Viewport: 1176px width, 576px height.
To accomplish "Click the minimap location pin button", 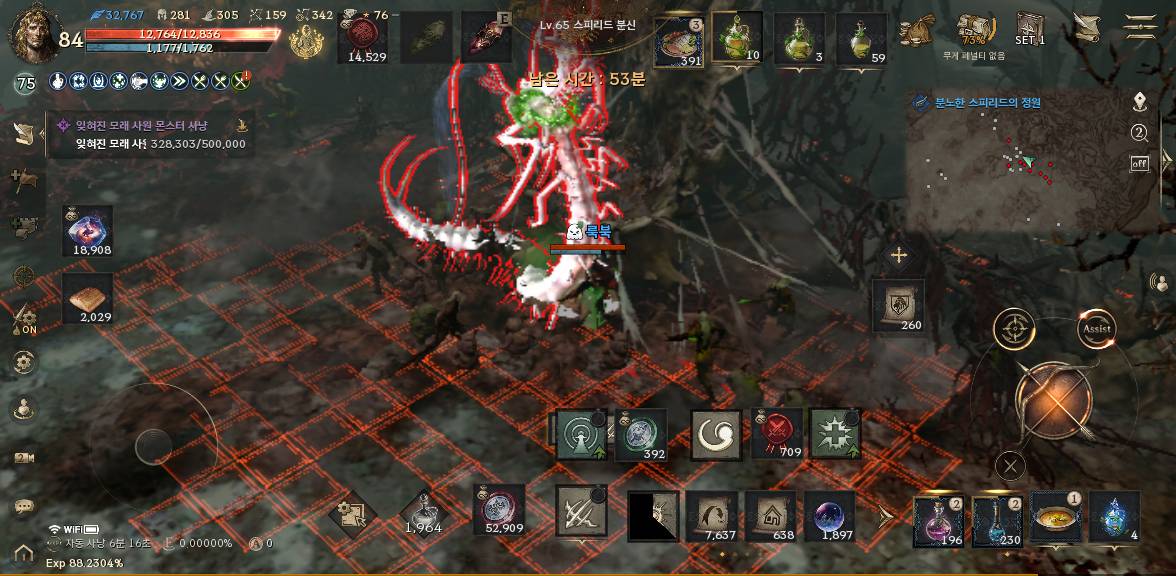I will point(1139,102).
